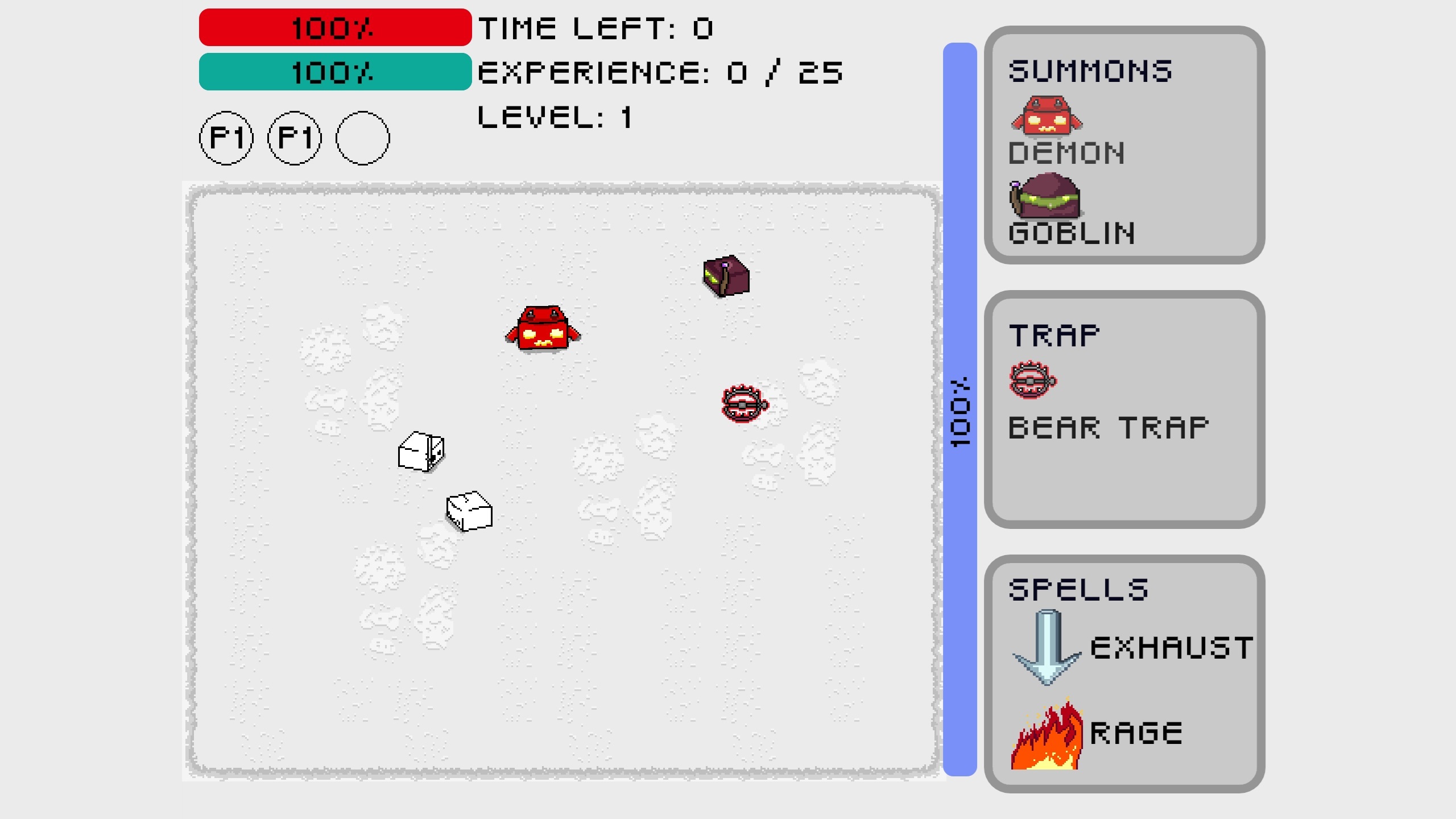Select the SPELLS panel heading

pyautogui.click(x=1078, y=589)
